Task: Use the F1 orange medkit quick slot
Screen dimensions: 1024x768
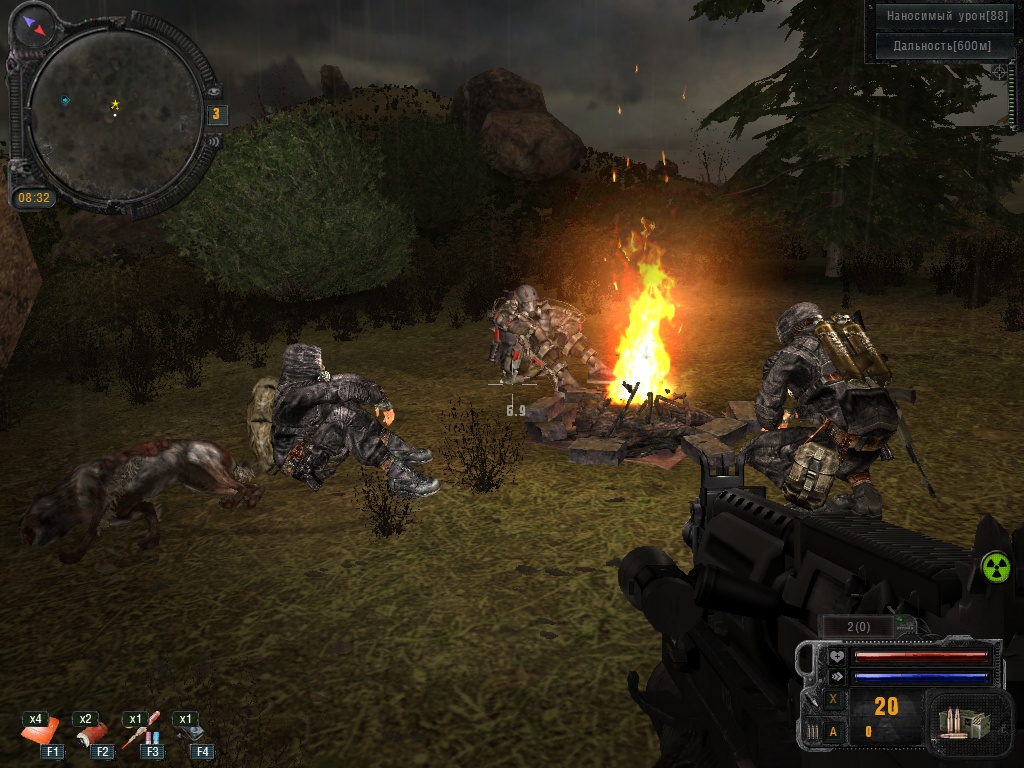Action: tap(41, 732)
